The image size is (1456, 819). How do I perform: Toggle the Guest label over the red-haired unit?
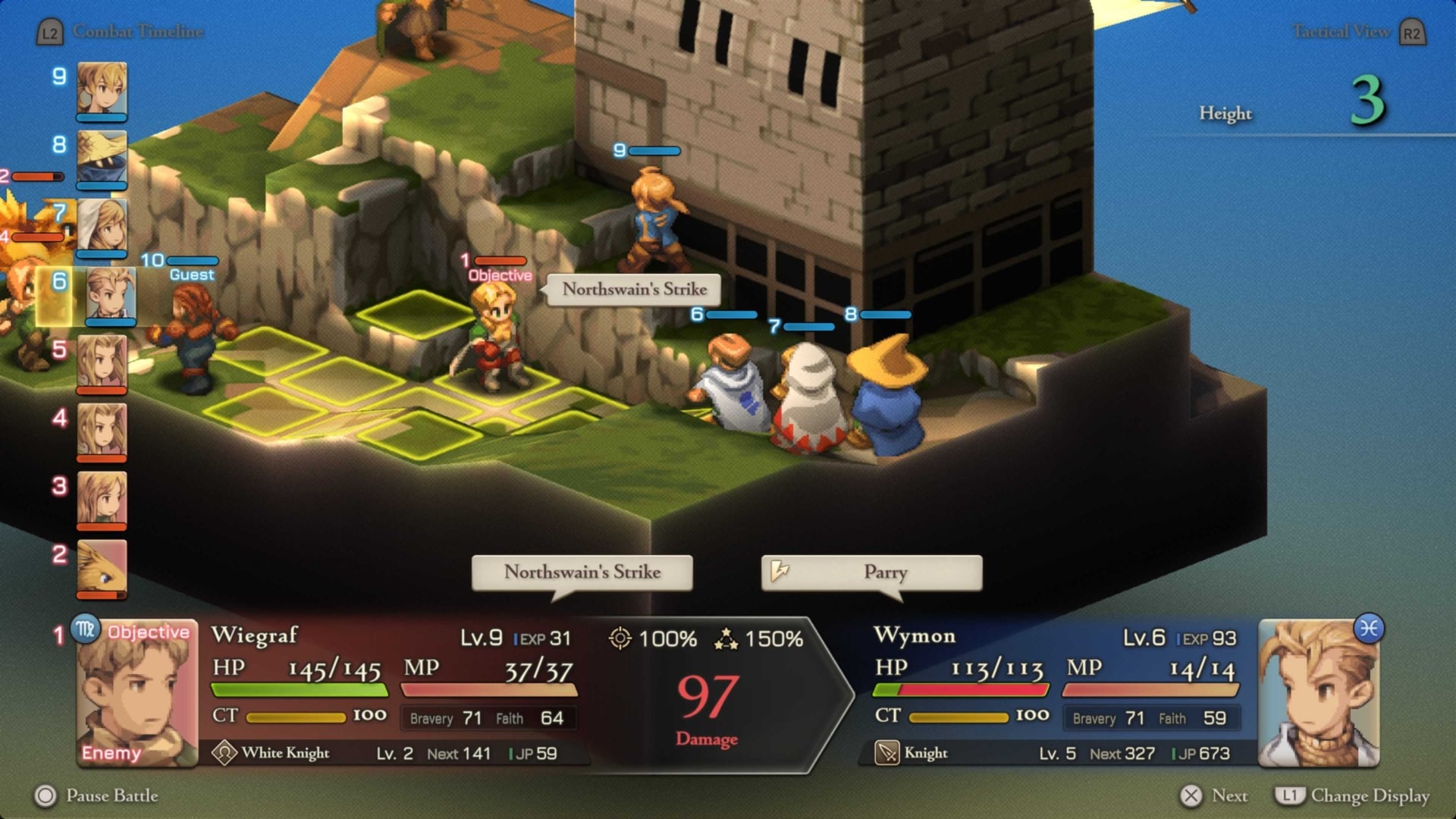click(191, 274)
